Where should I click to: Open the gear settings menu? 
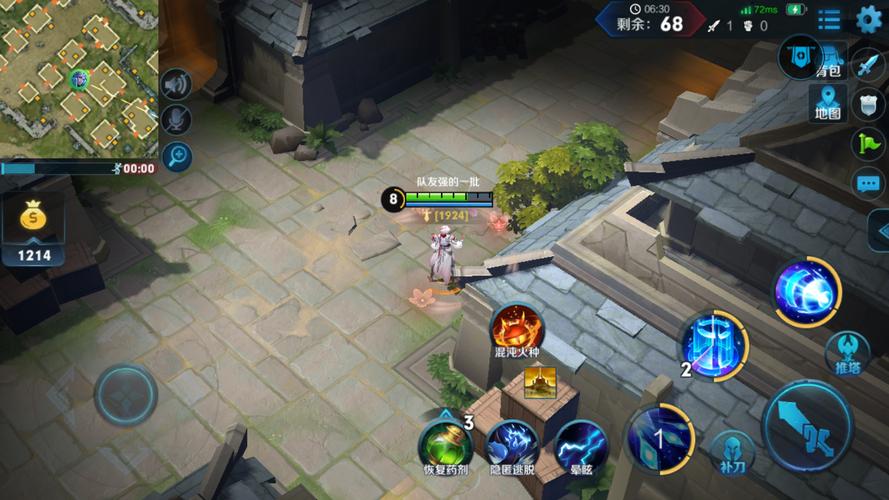869,19
